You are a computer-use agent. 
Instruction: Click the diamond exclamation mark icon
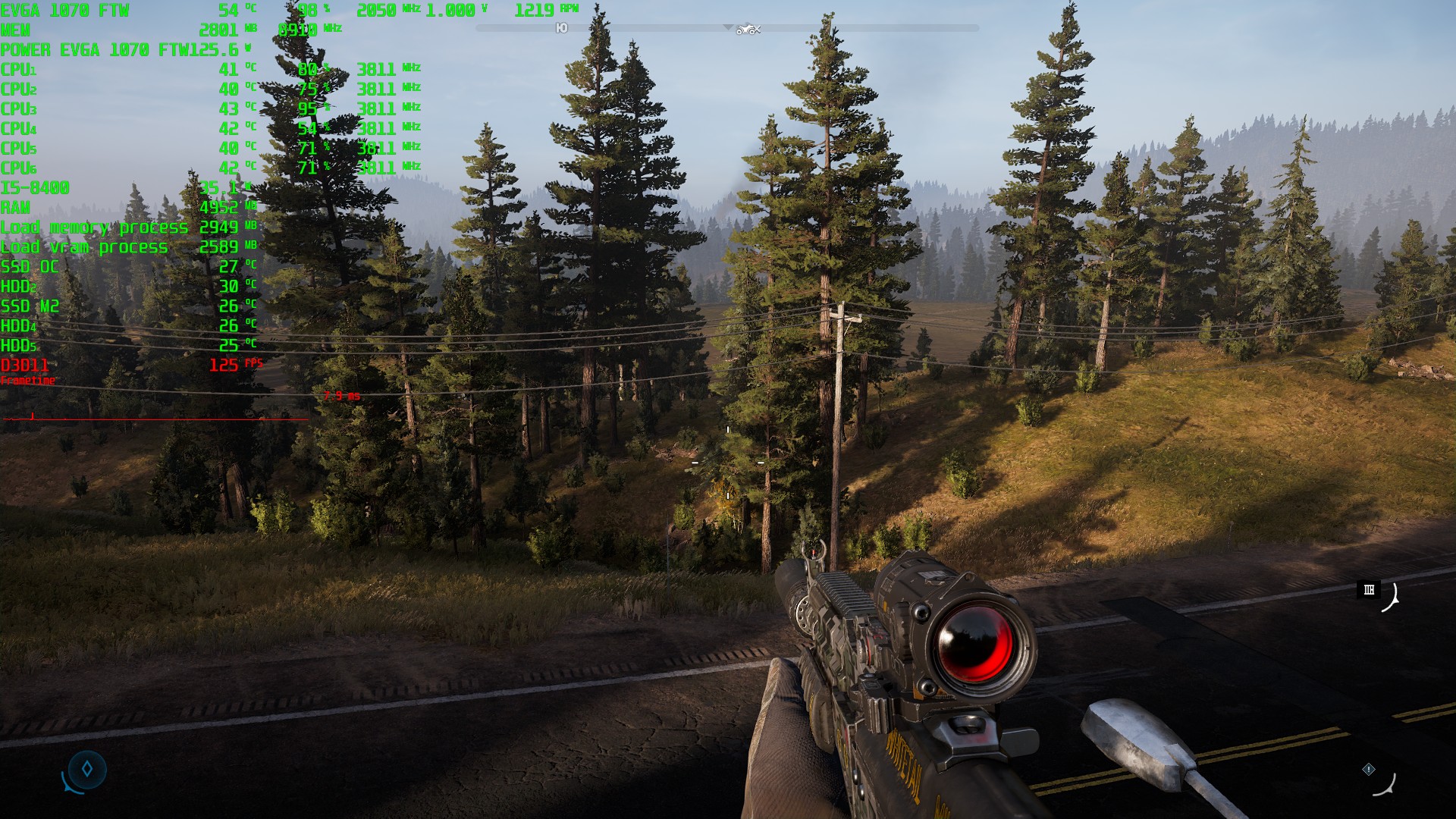point(1369,769)
